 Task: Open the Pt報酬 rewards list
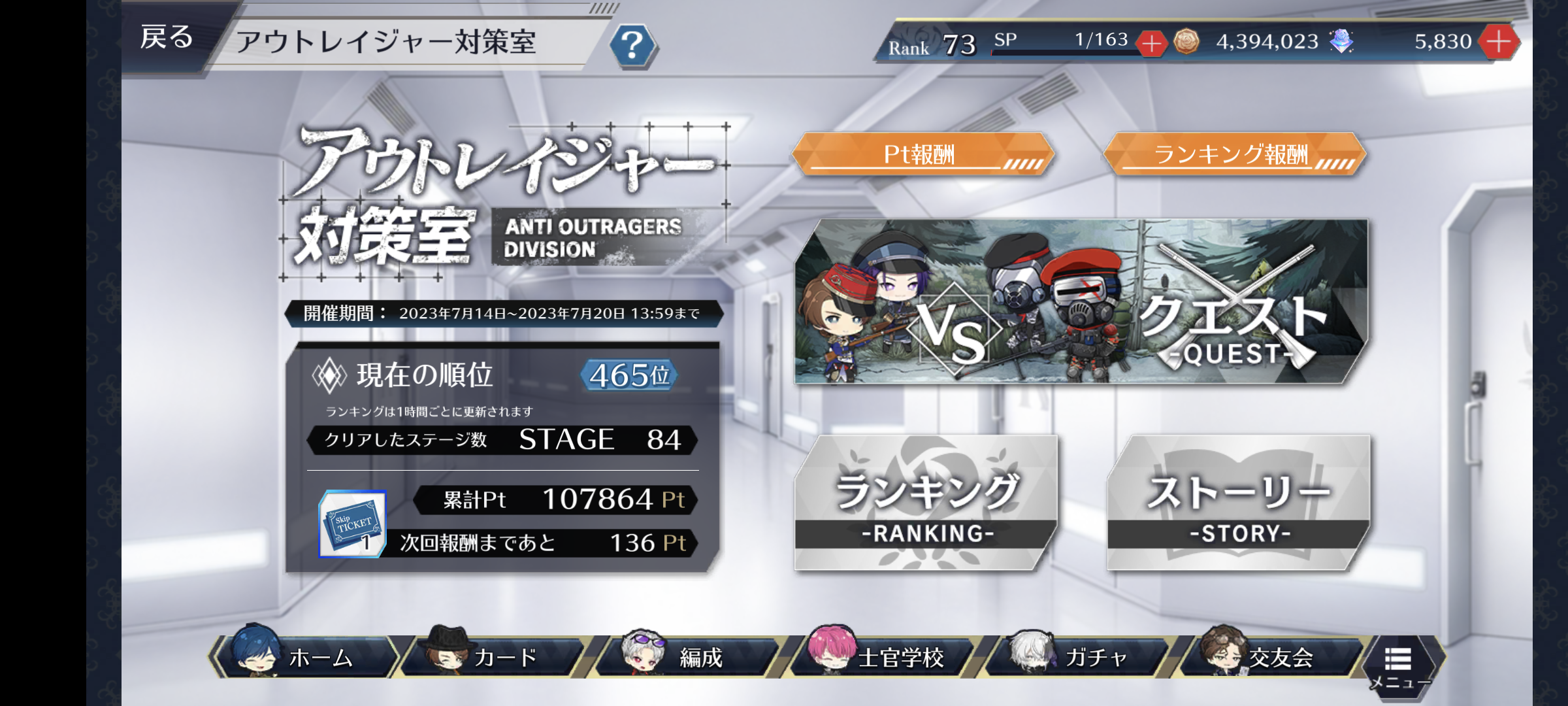[x=923, y=155]
